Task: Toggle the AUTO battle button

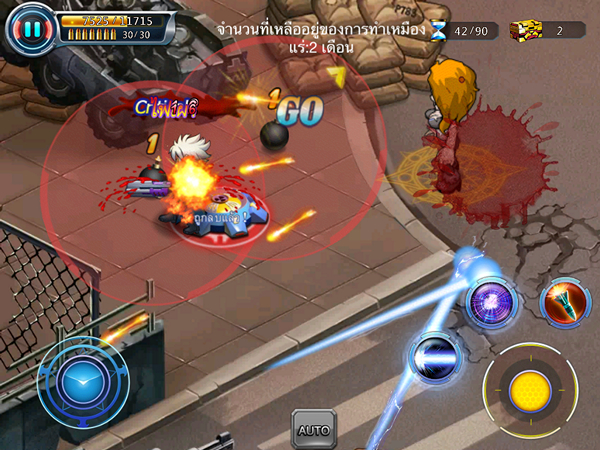Action: tap(313, 429)
